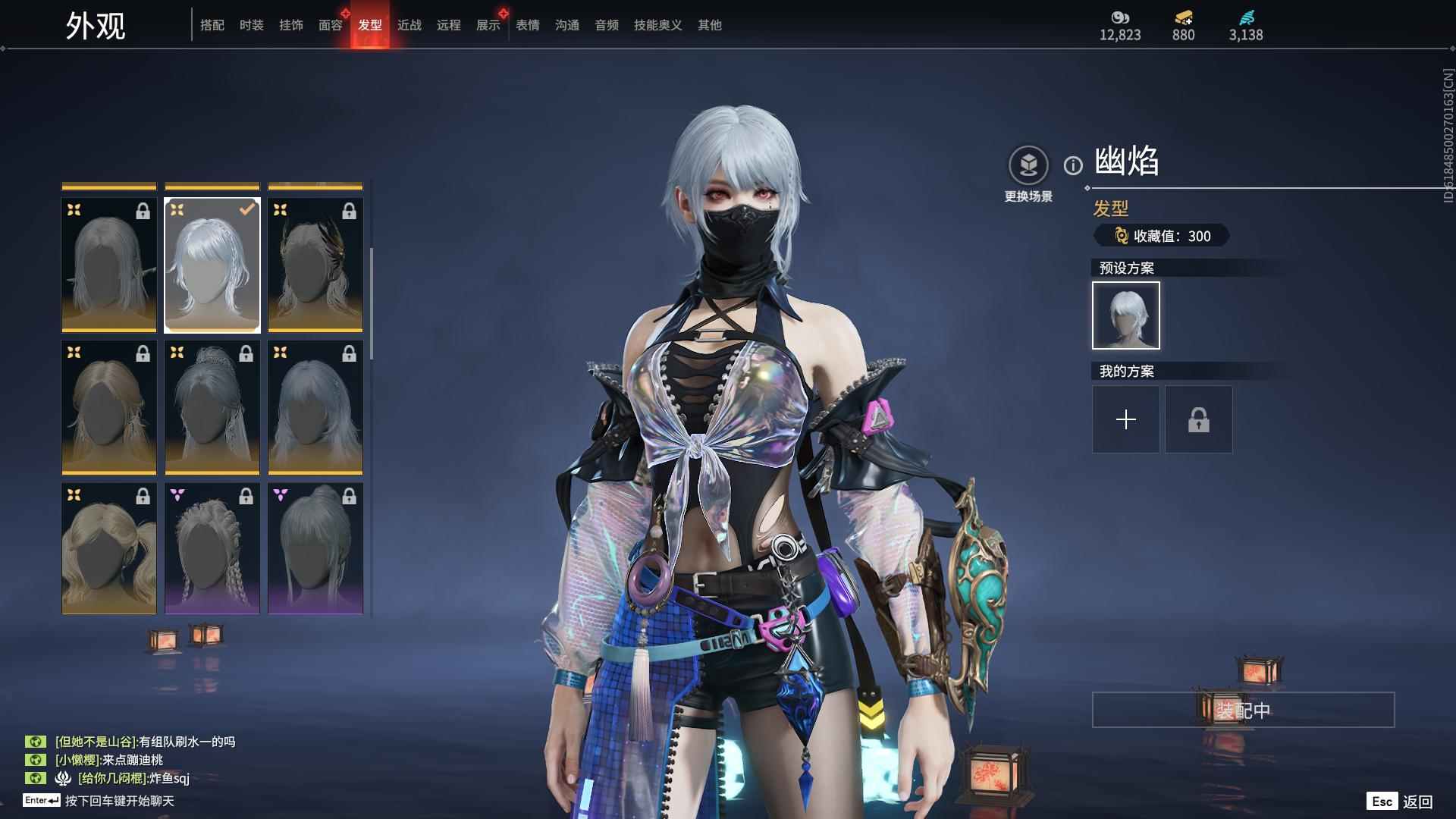Add a new custom scheme with plus slot
Screen dimensions: 1456x819
[x=1125, y=419]
